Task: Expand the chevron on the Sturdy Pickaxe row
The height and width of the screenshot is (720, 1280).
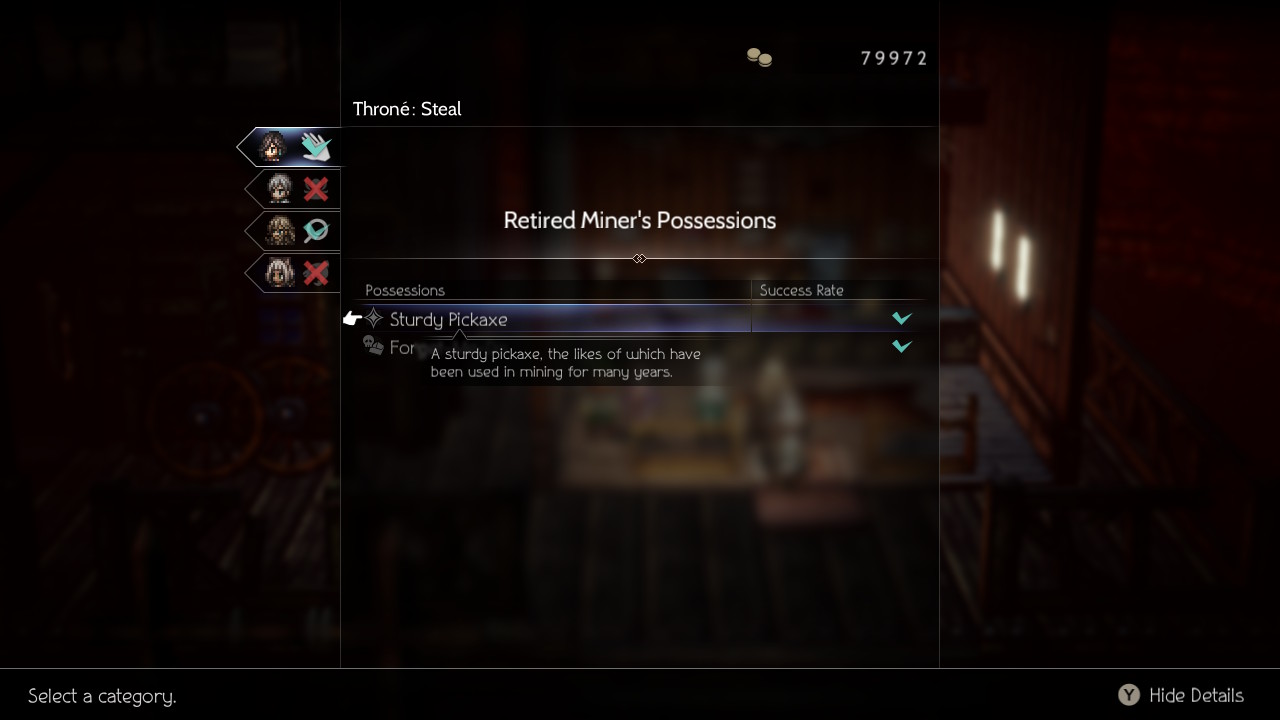Action: (901, 318)
